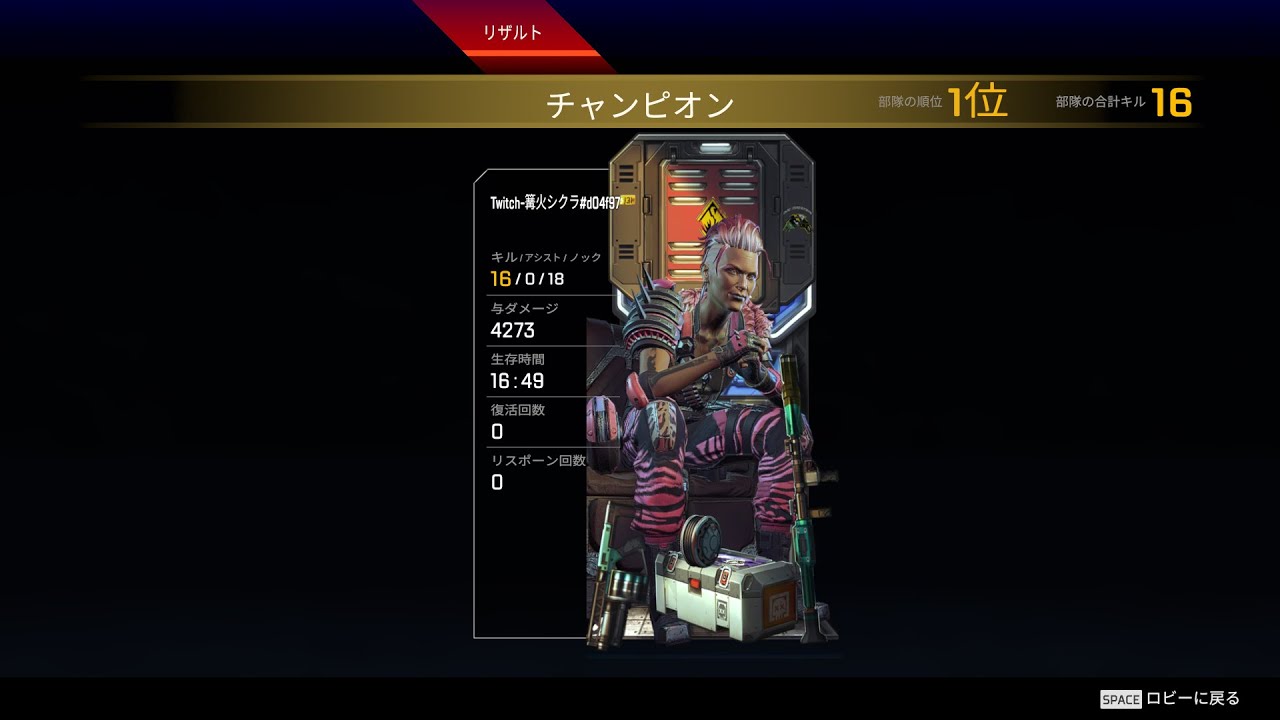Select the hazard warning badge on the banner locker
The image size is (1280, 720).
(714, 215)
